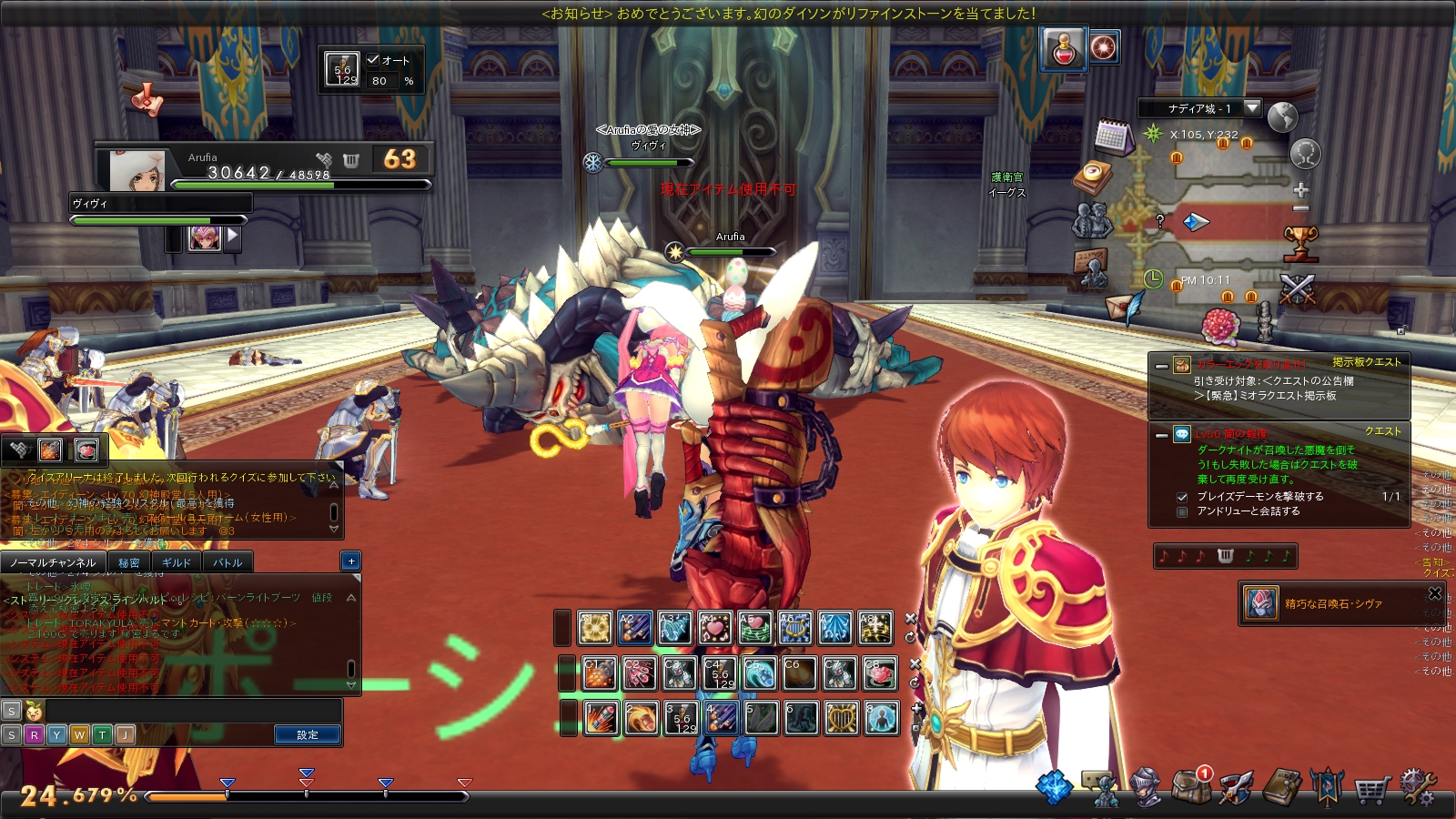The height and width of the screenshot is (819, 1456).
Task: Switch to the ギルド chat tab
Action: coord(177,562)
